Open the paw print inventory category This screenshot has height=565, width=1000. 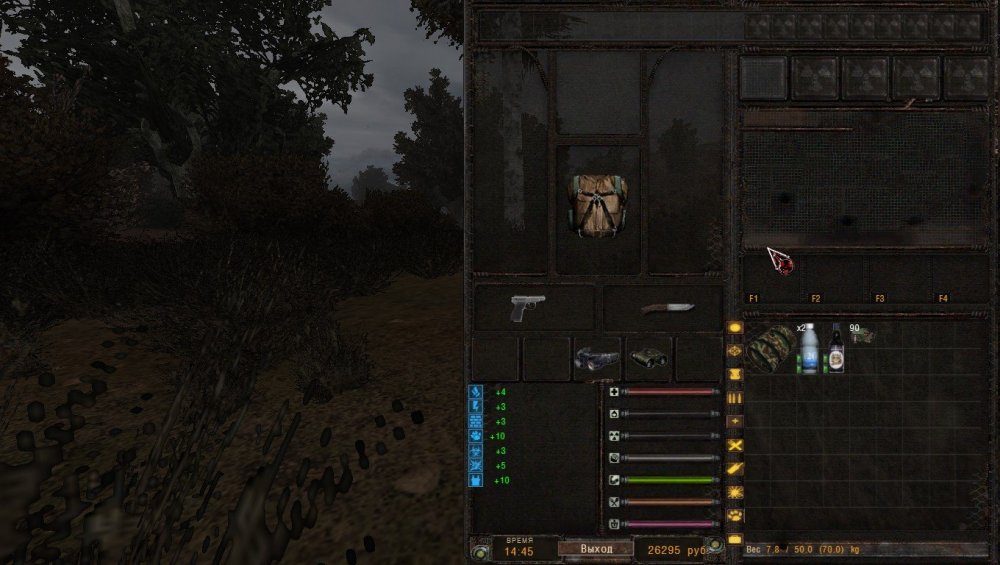coord(735,516)
